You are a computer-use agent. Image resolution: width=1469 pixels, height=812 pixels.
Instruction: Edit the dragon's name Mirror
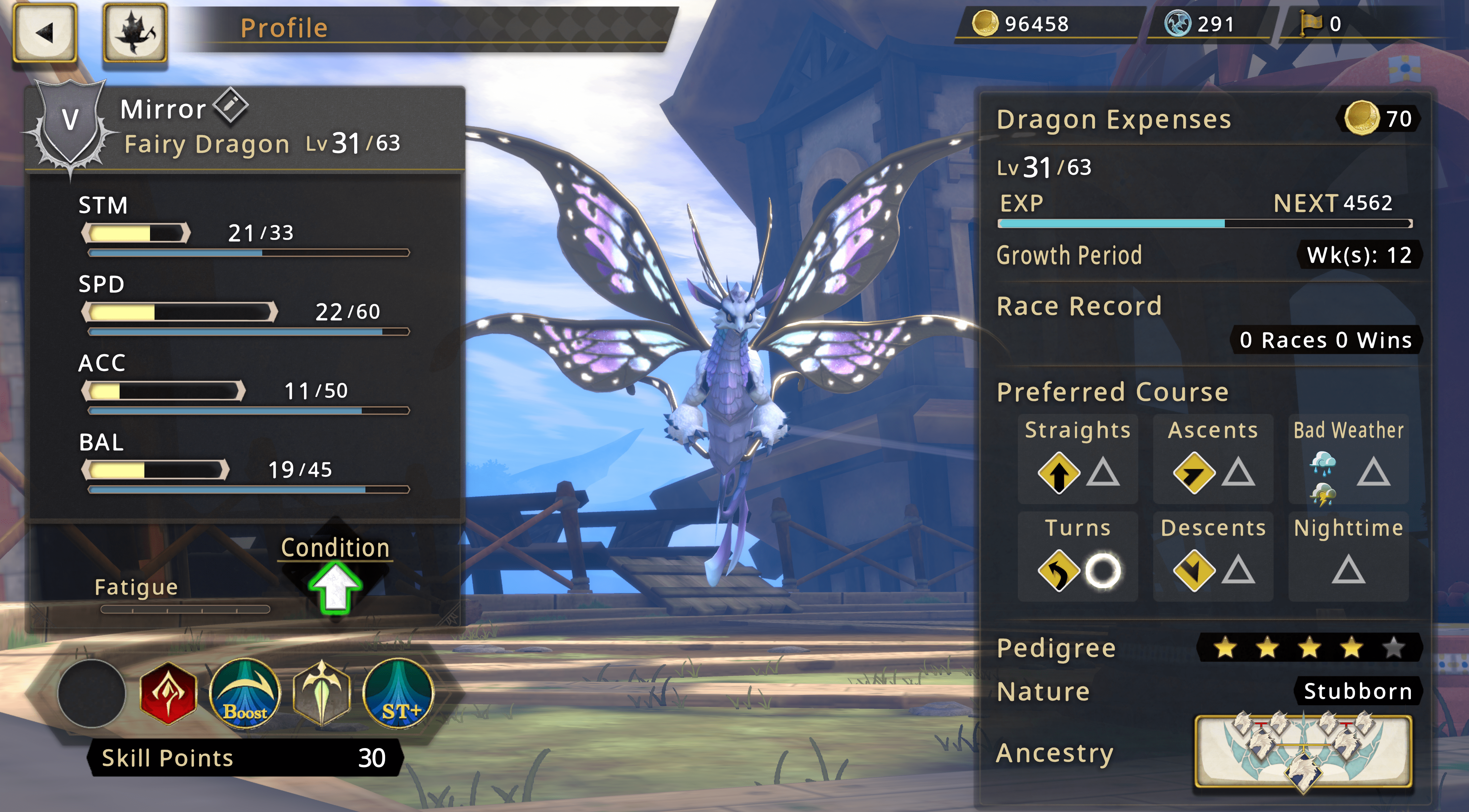tap(230, 105)
